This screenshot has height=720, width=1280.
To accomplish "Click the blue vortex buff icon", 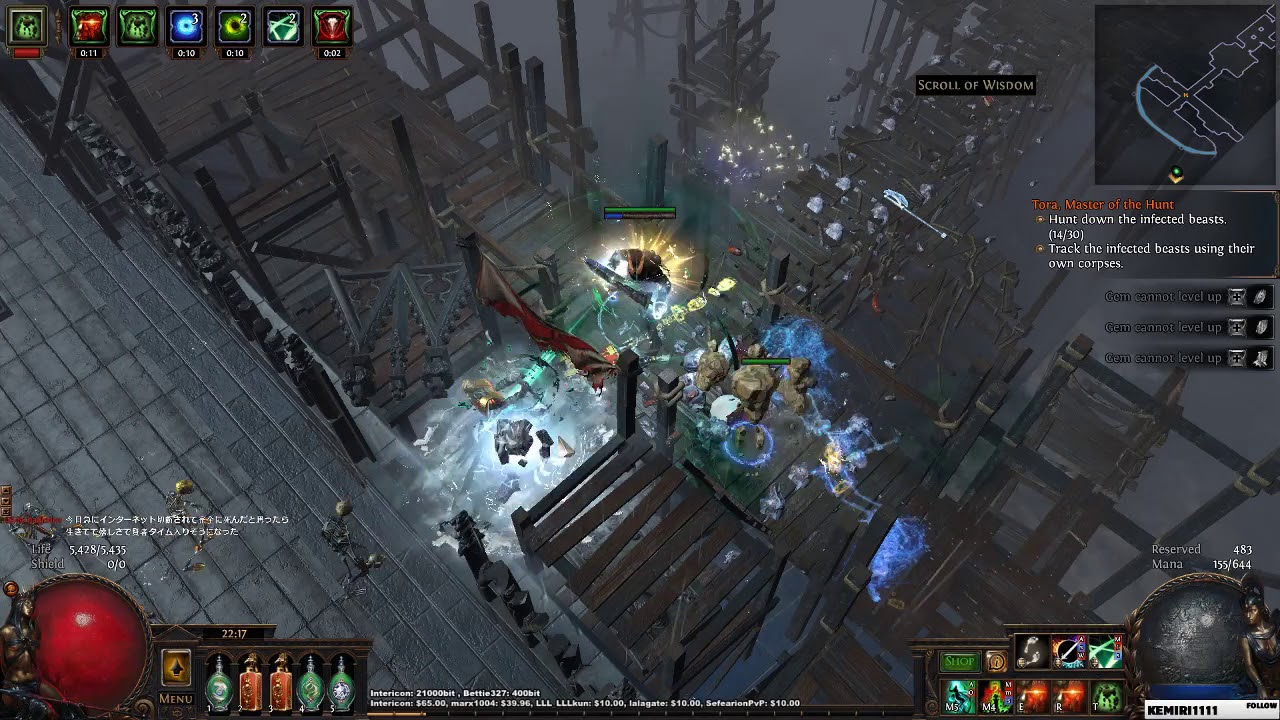I will (x=185, y=27).
